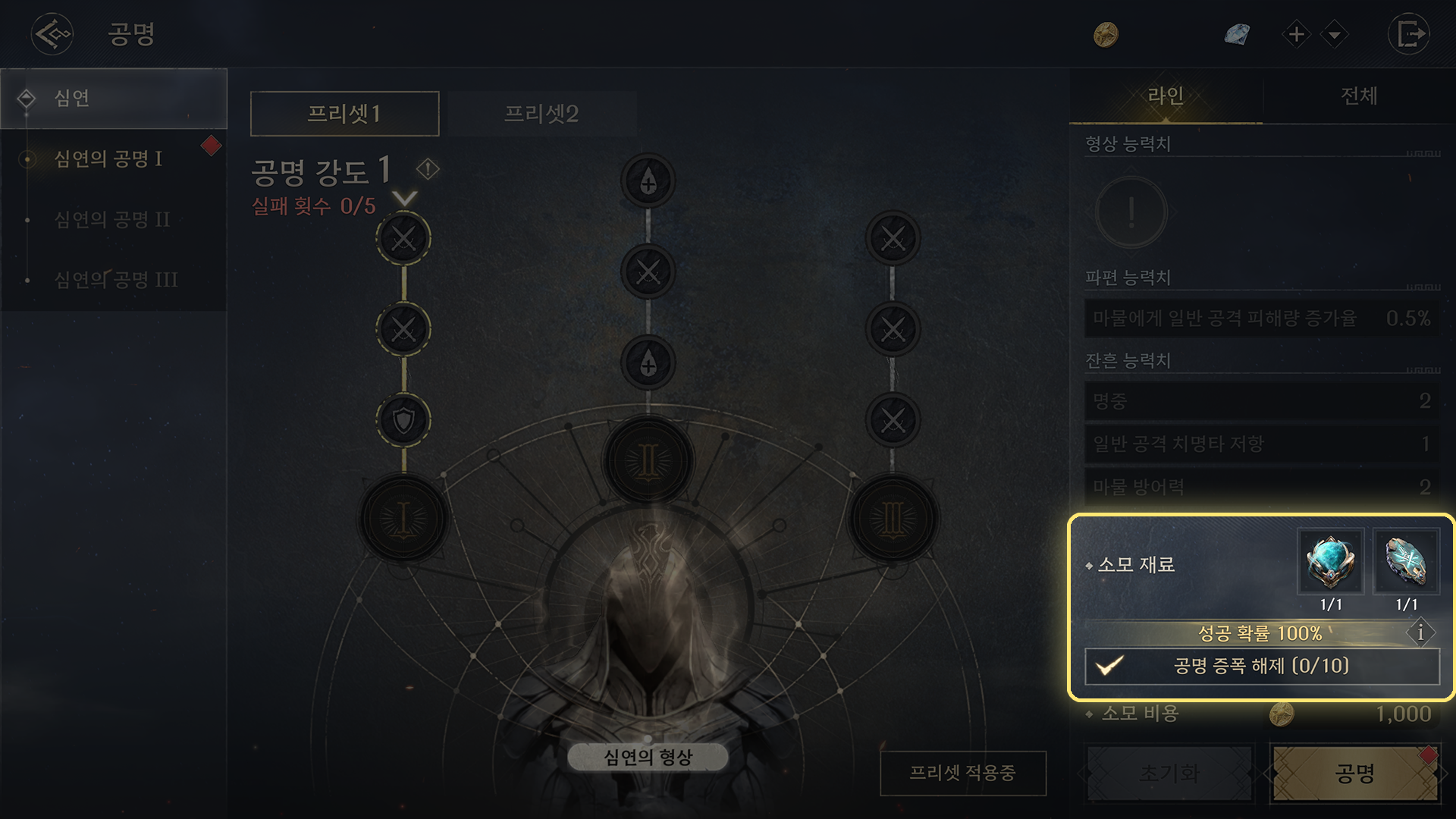
Task: Show the 전체 stats tab
Action: [x=1359, y=96]
